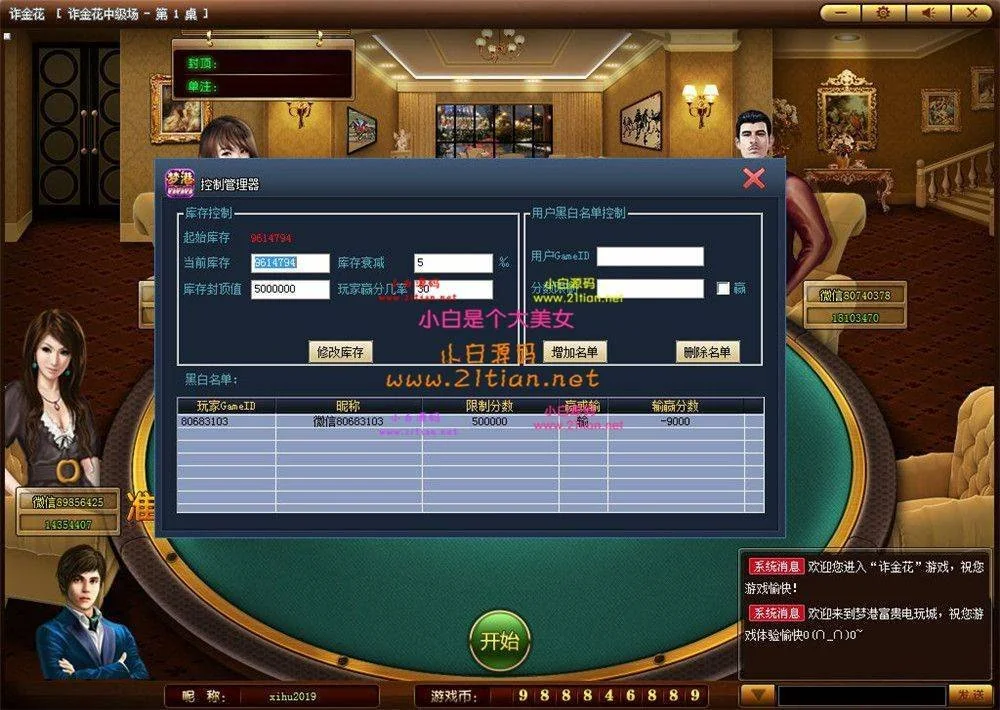Start the round with the green 开始 button
Viewport: 1000px width, 710px height.
pos(499,641)
